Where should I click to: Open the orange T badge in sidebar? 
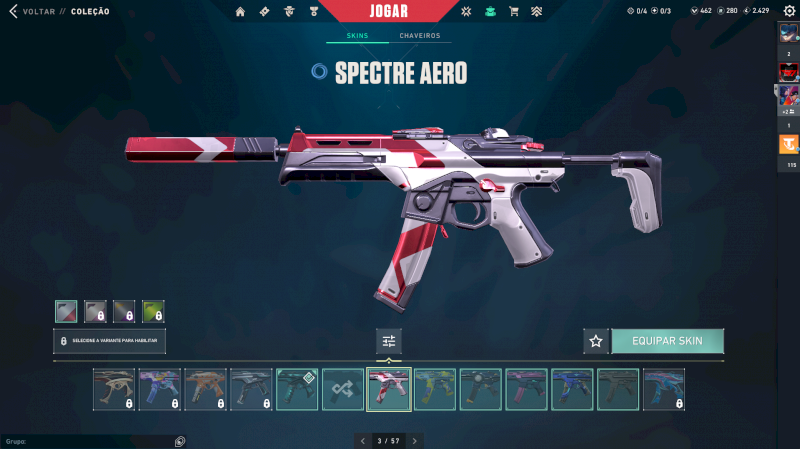[789, 144]
